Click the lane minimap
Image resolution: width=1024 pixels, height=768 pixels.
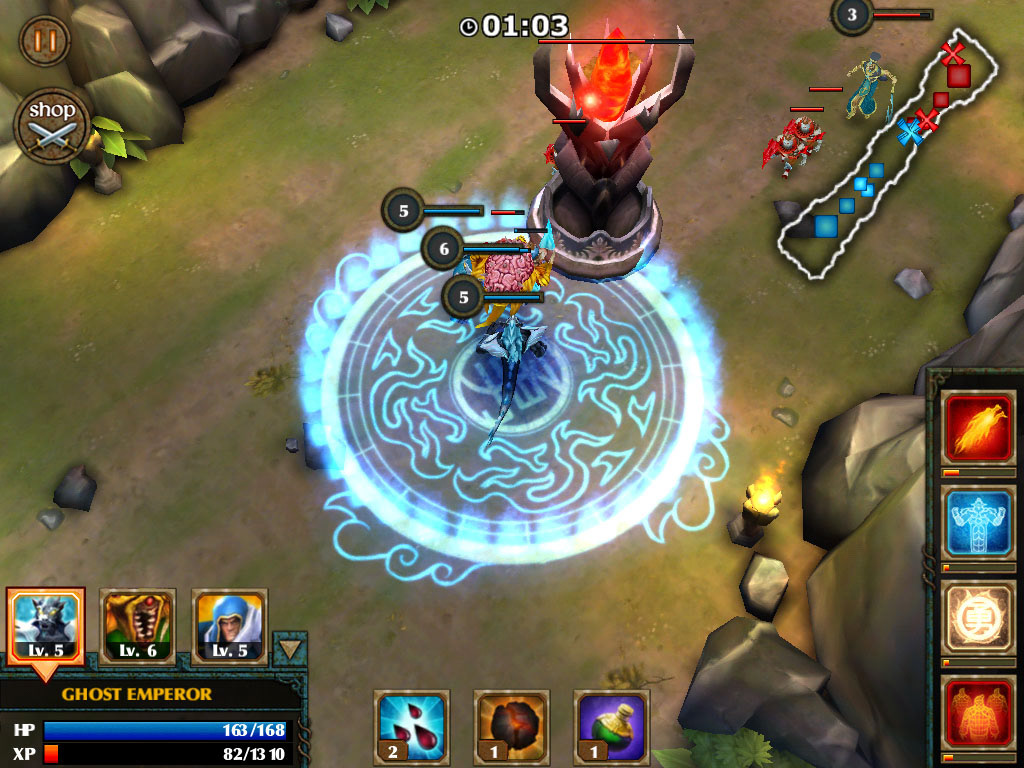[x=889, y=160]
